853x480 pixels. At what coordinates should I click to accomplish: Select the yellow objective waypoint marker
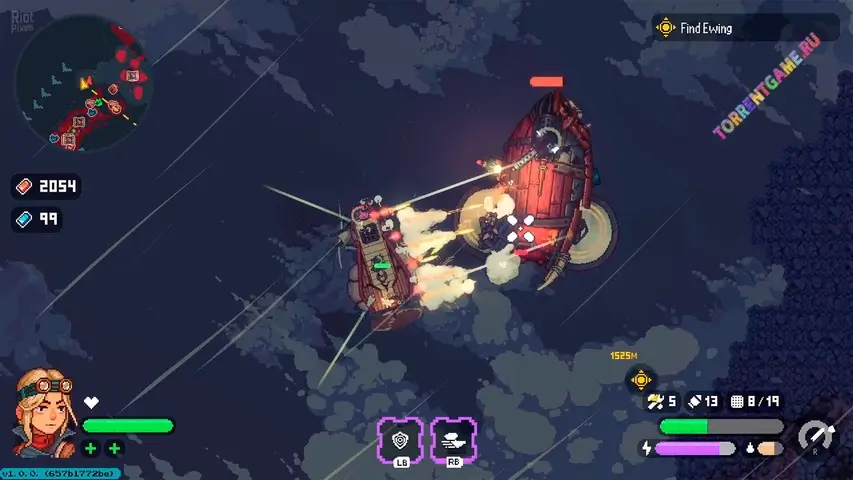tap(640, 380)
